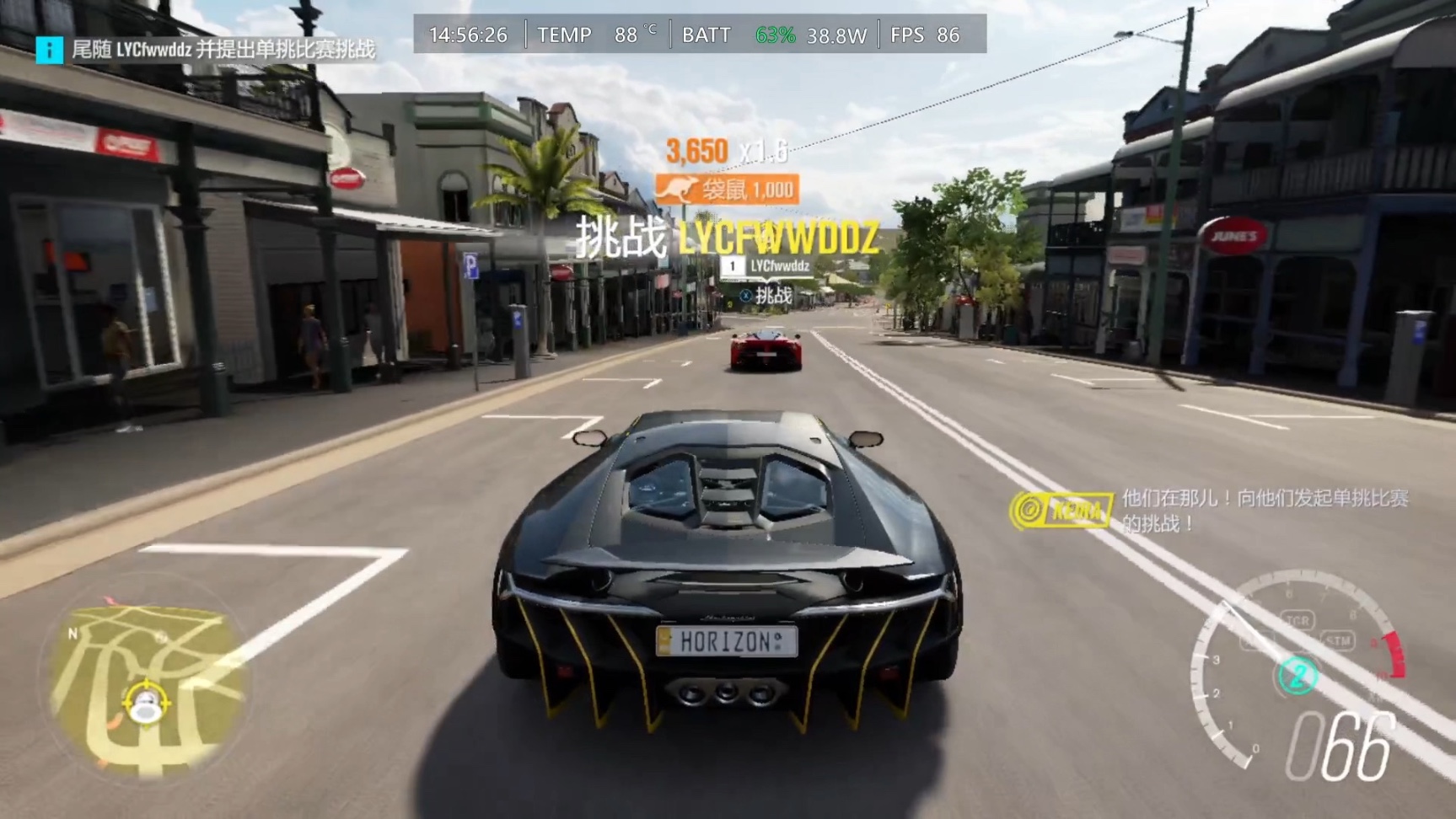Open the circular minimap
1456x819 pixels.
coord(145,679)
